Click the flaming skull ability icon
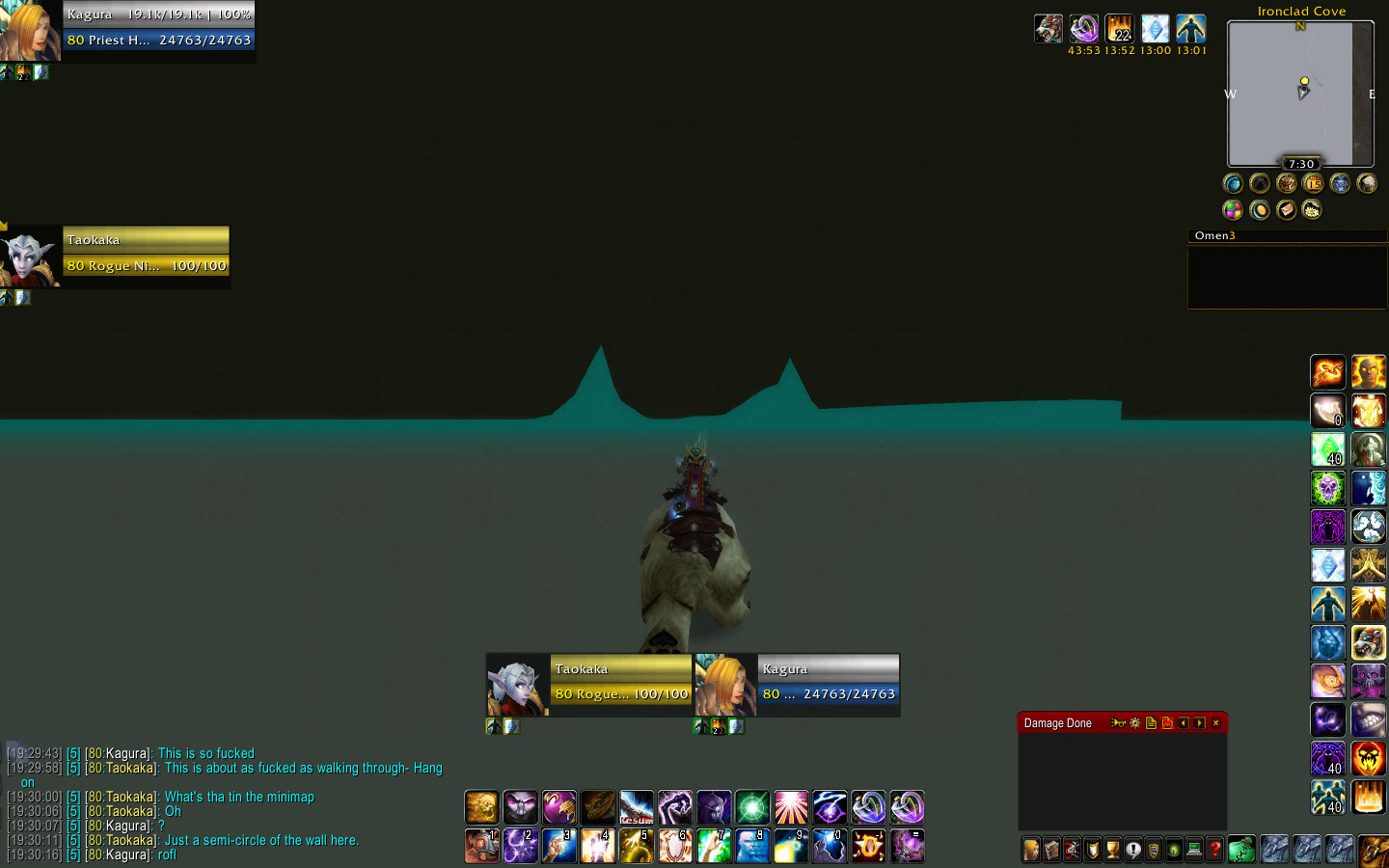1389x868 pixels. 1368,758
